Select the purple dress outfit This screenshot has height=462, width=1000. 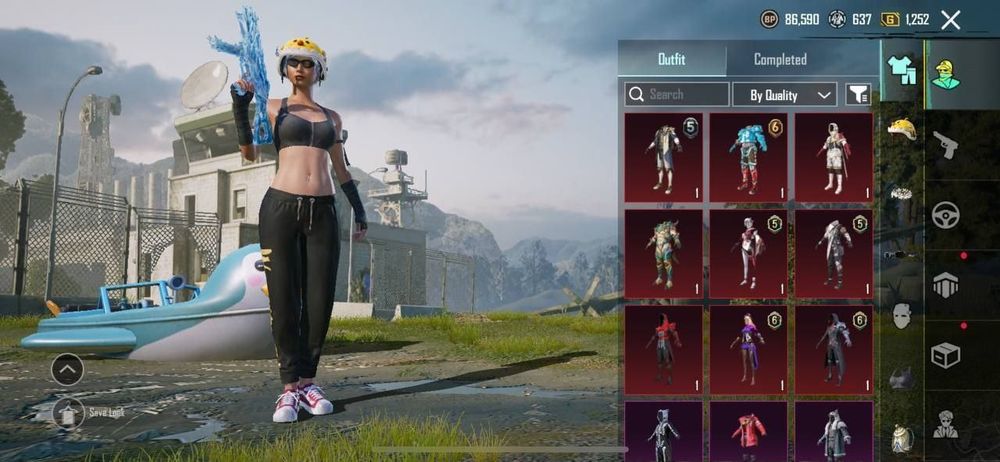pyautogui.click(x=748, y=347)
